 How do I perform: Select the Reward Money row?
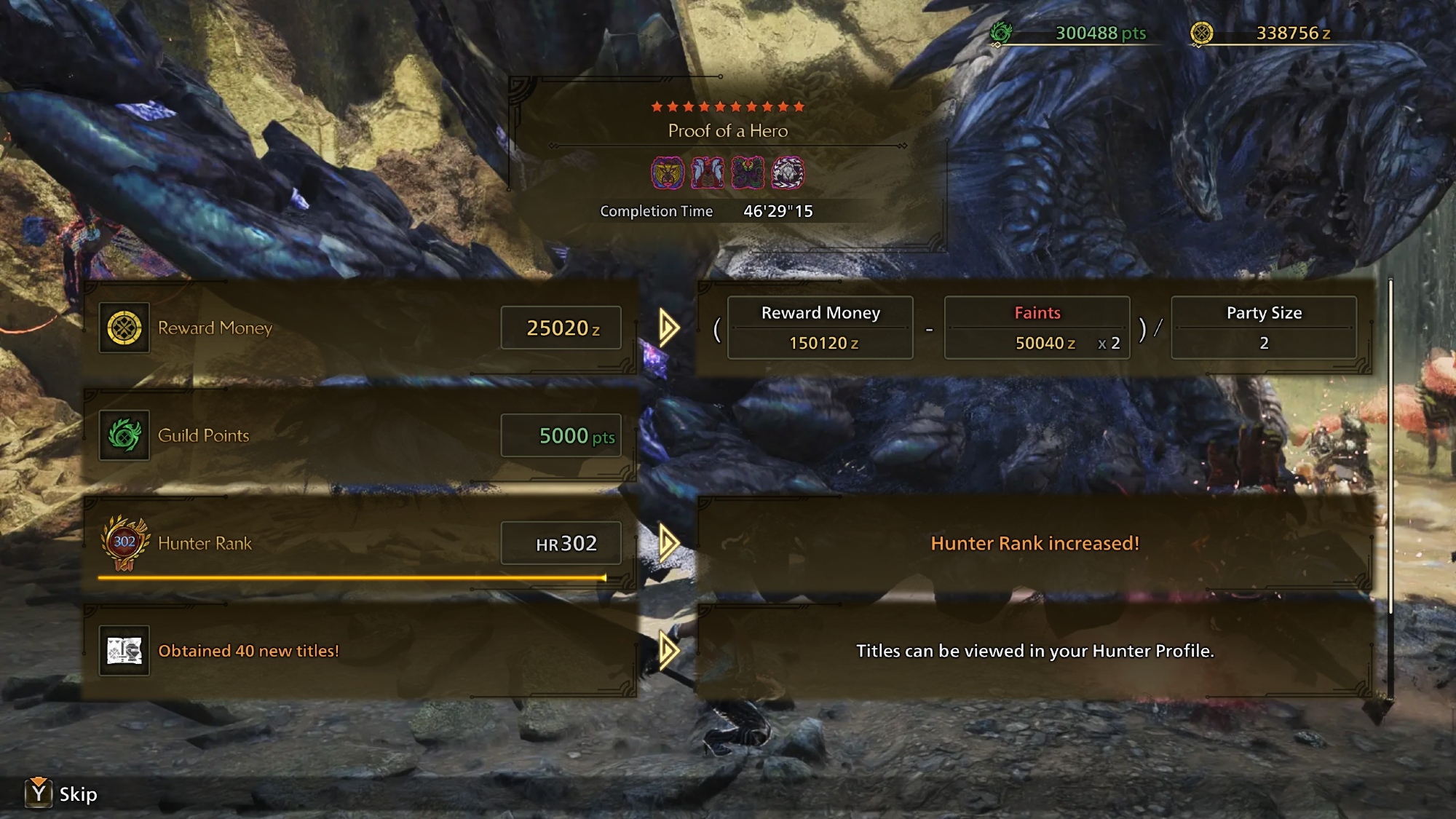click(360, 328)
